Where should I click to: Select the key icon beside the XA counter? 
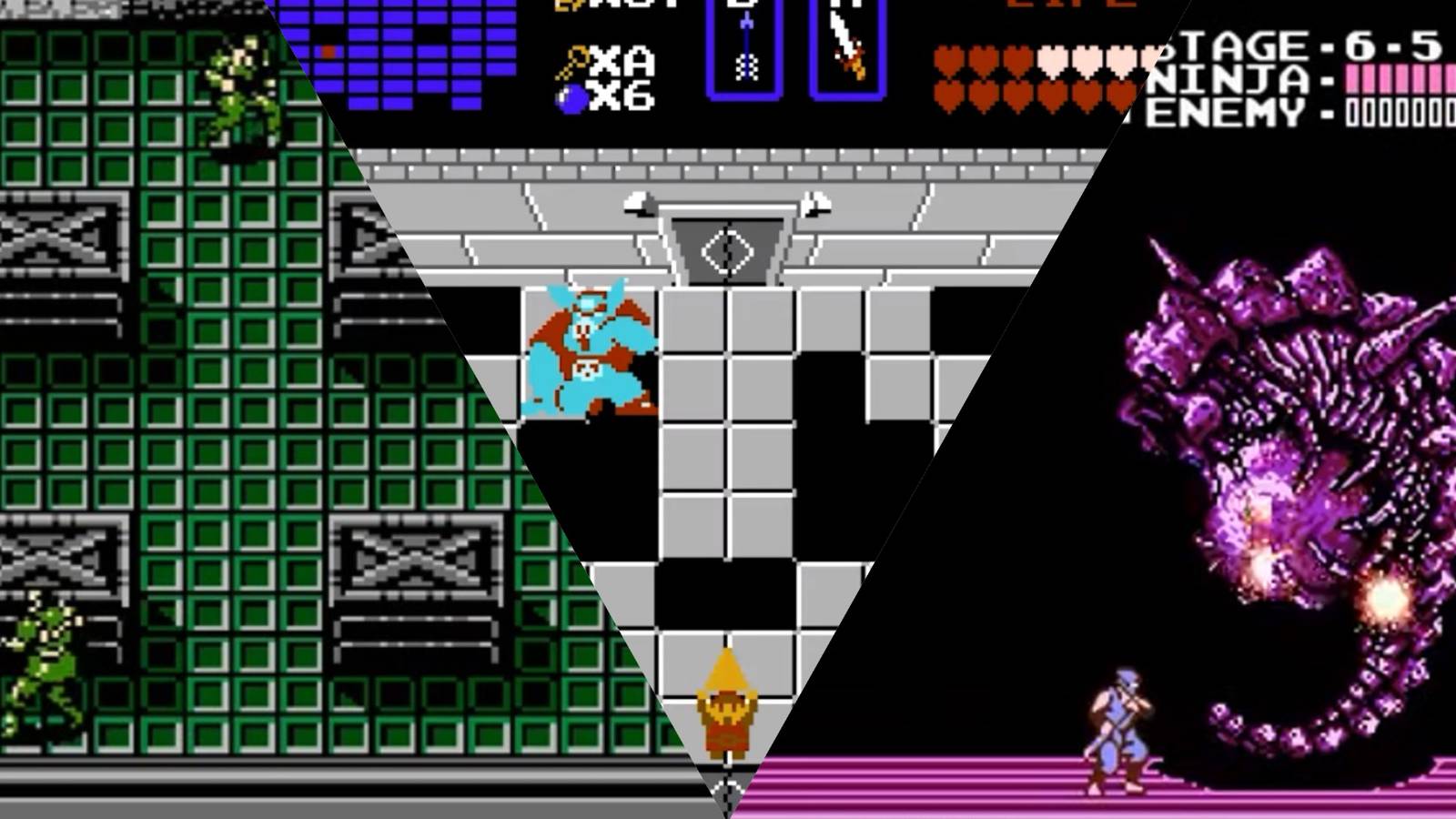pos(574,61)
